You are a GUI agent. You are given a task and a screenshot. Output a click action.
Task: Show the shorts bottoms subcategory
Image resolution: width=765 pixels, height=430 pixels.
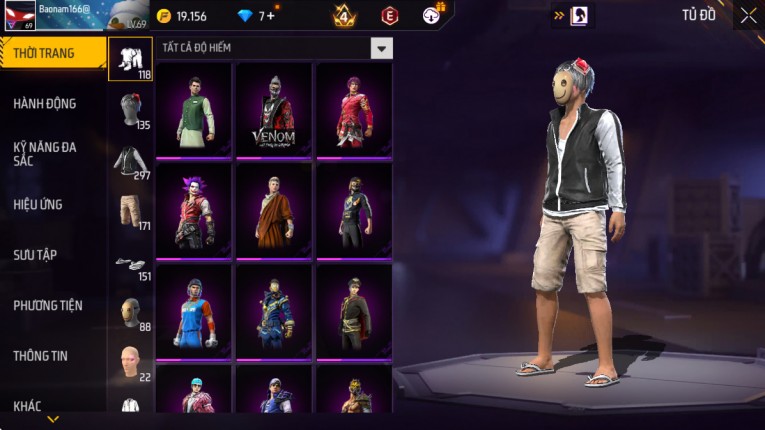[x=130, y=211]
